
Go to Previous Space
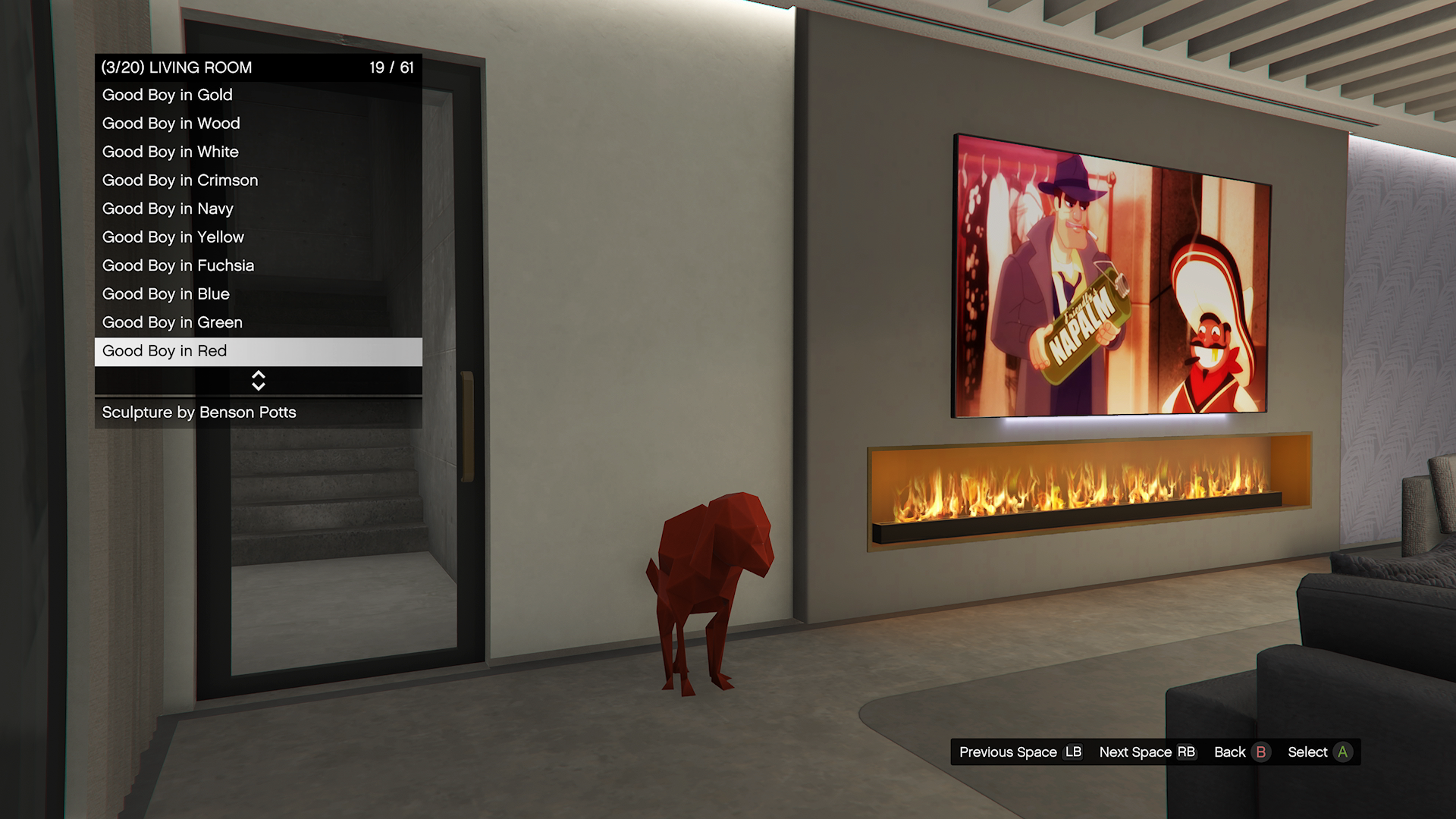[x=1020, y=752]
